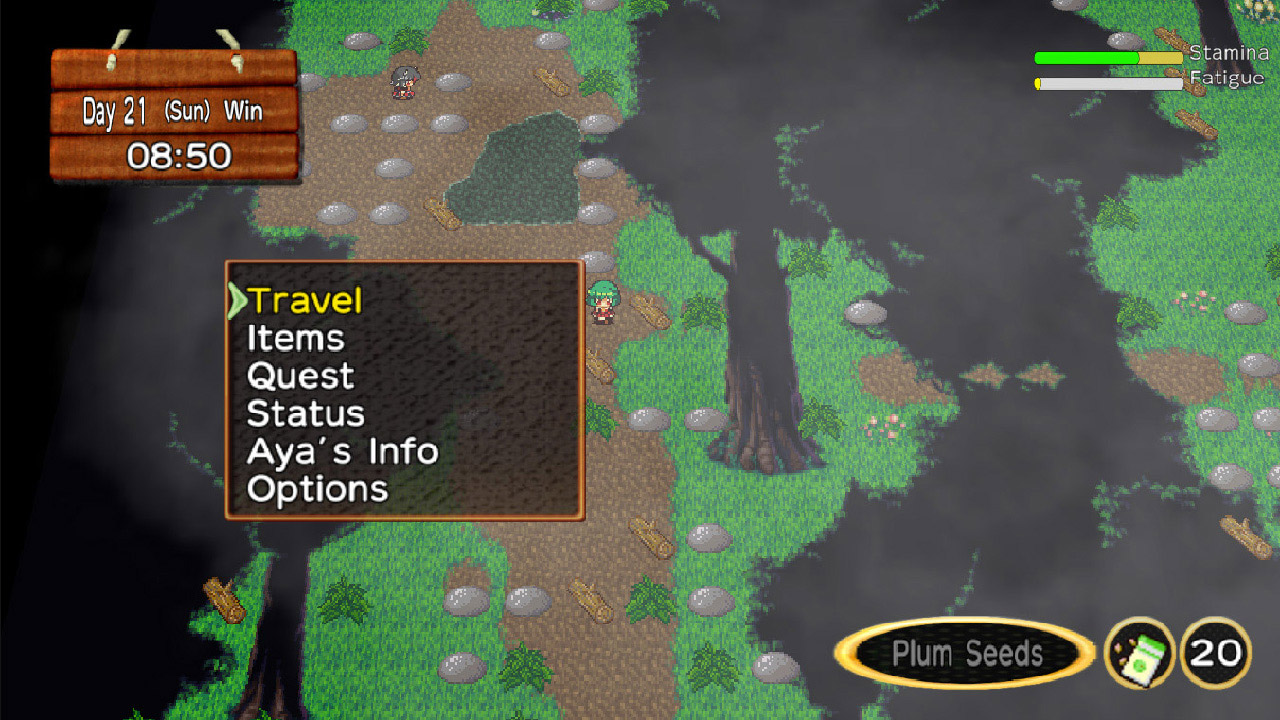Viewport: 1280px width, 720px height.
Task: Open Aya's Info from the menu
Action: [x=340, y=452]
